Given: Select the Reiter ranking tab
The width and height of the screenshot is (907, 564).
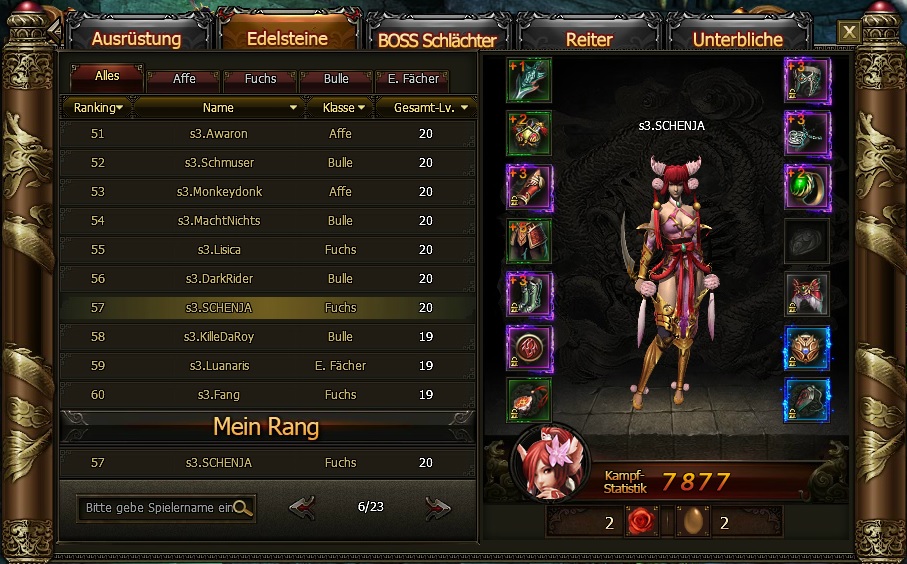Looking at the screenshot, I should [x=589, y=39].
